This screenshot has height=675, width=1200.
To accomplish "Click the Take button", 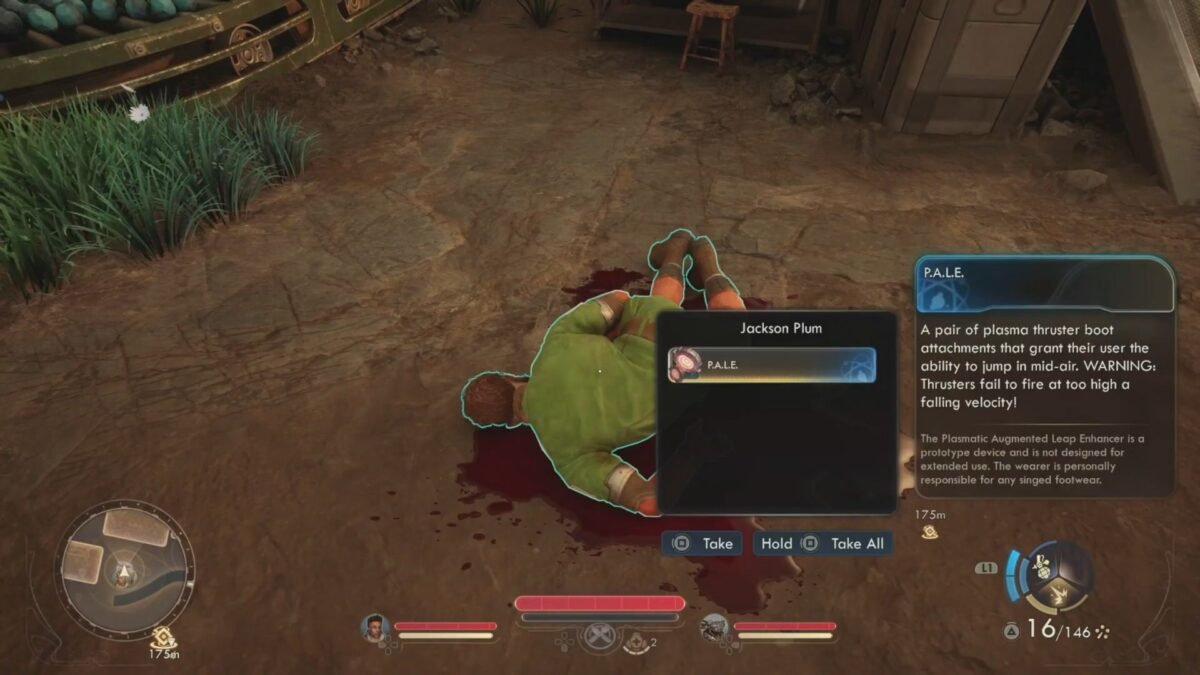I will 705,544.
